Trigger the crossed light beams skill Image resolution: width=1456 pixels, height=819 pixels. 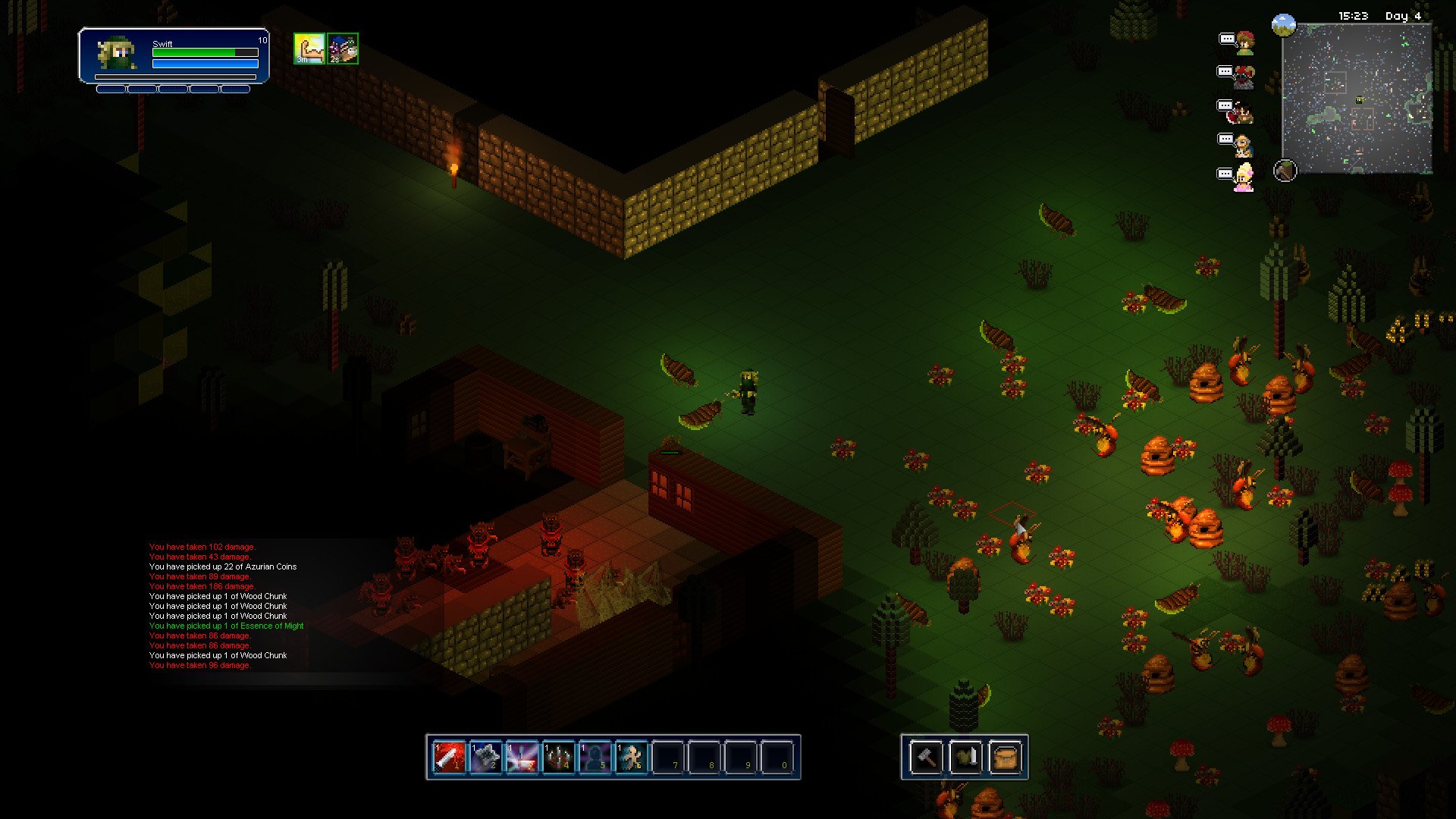tap(522, 757)
